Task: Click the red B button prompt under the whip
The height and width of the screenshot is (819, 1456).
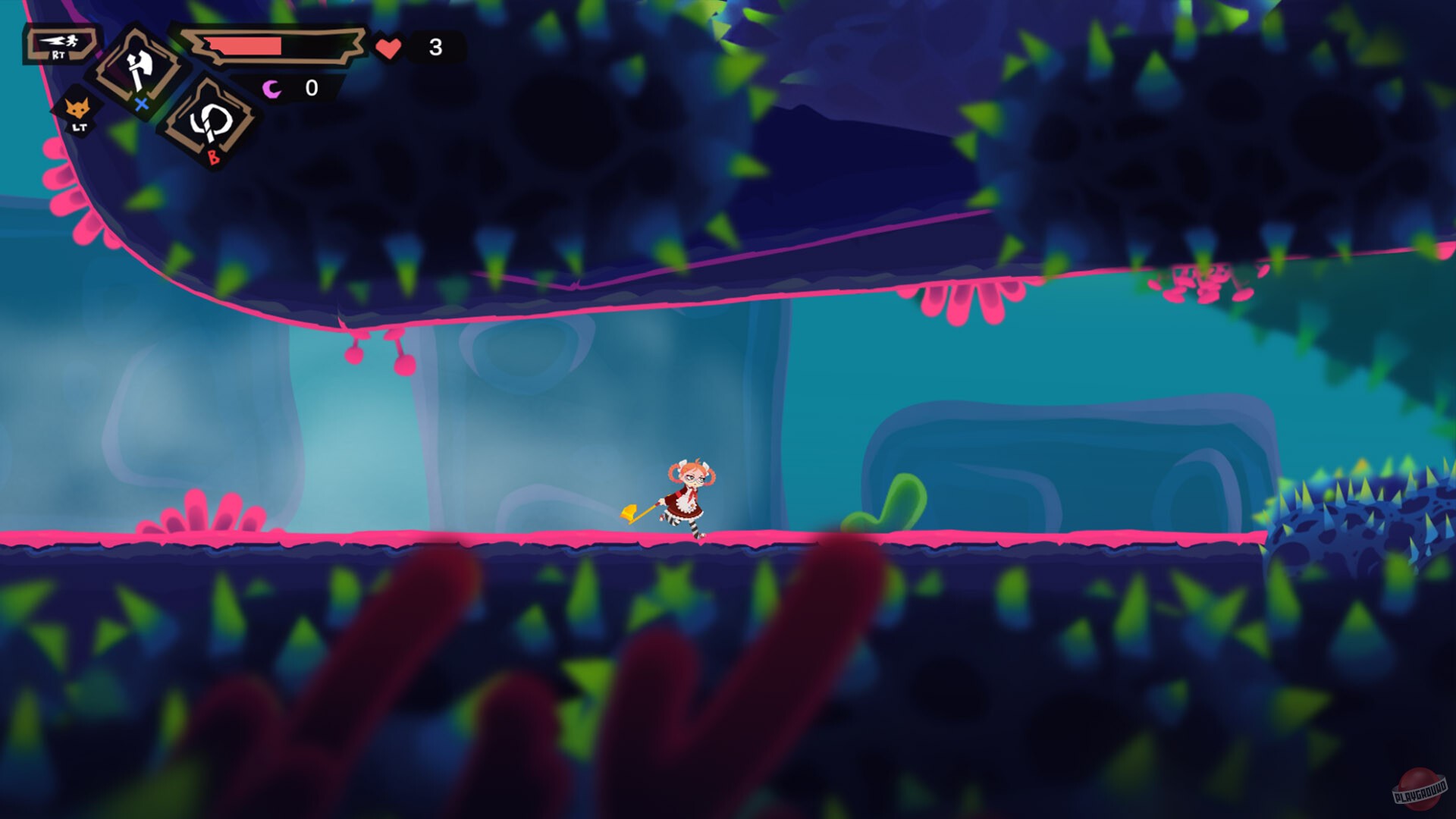Action: point(215,156)
